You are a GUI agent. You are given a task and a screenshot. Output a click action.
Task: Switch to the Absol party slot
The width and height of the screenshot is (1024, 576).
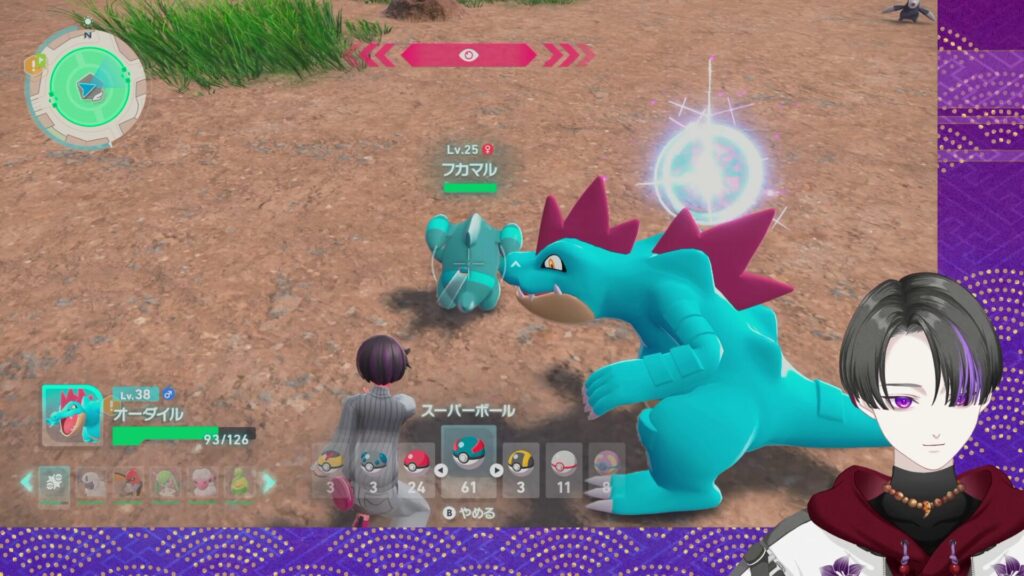92,483
